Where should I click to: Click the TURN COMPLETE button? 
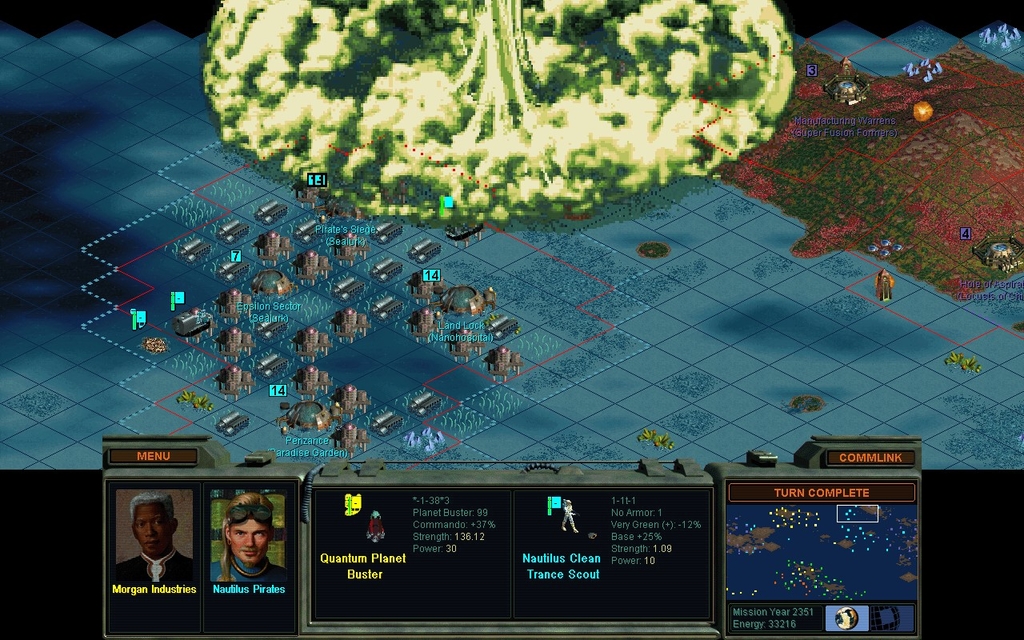pyautogui.click(x=820, y=493)
